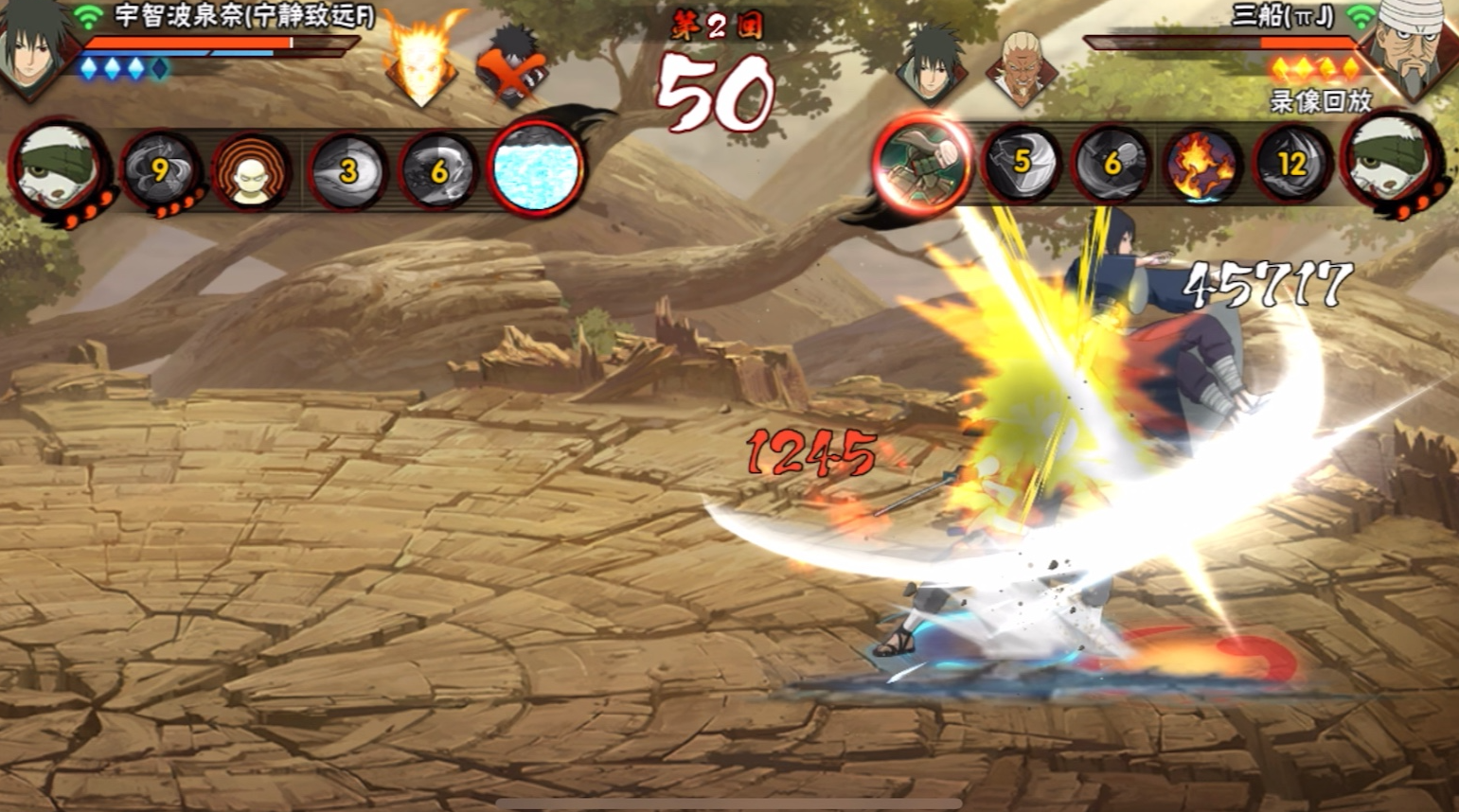Use the orange-ringed bald figure scroll icon
1459x812 pixels.
tap(251, 171)
